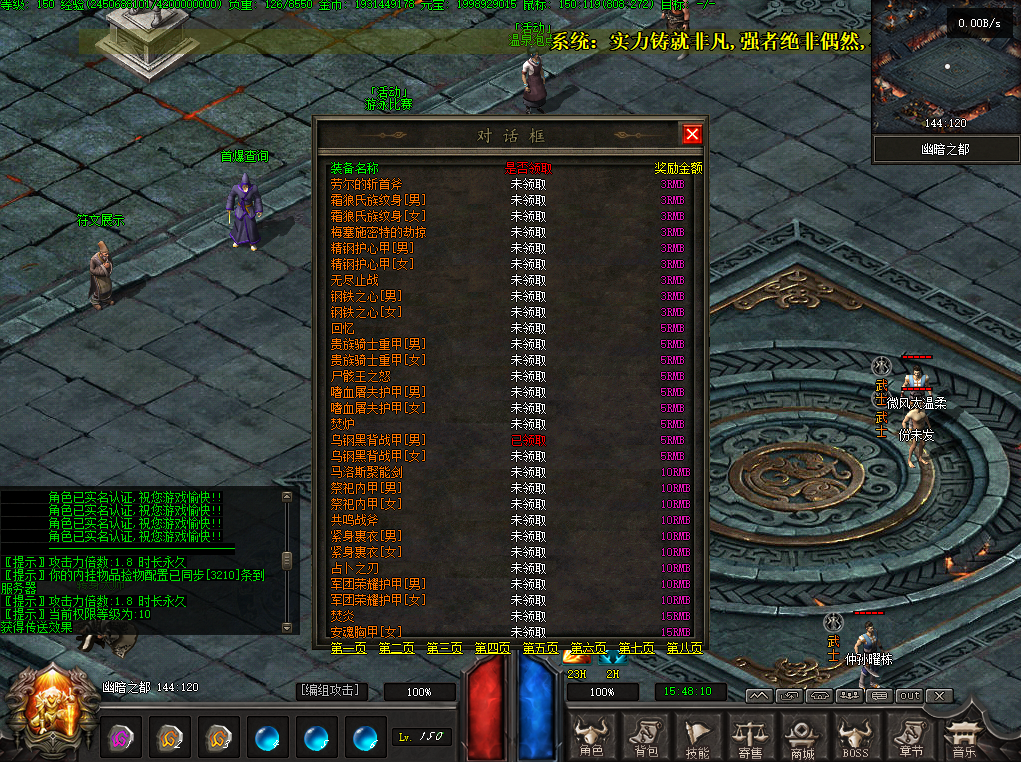Viewport: 1021px width, 762px height.
Task: Open the 技能 skills menu
Action: (x=698, y=737)
